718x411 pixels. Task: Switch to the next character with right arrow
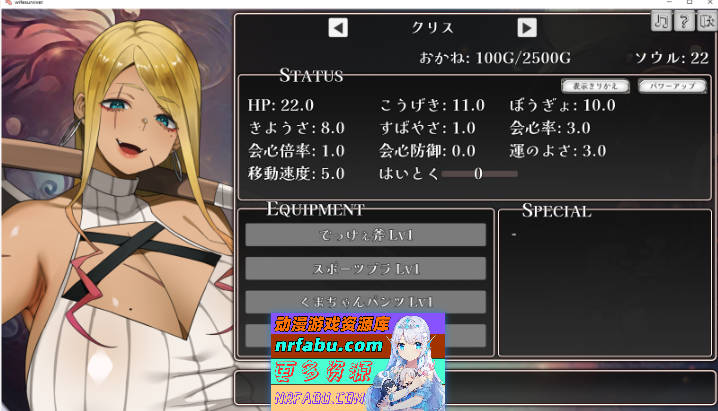tap(527, 28)
